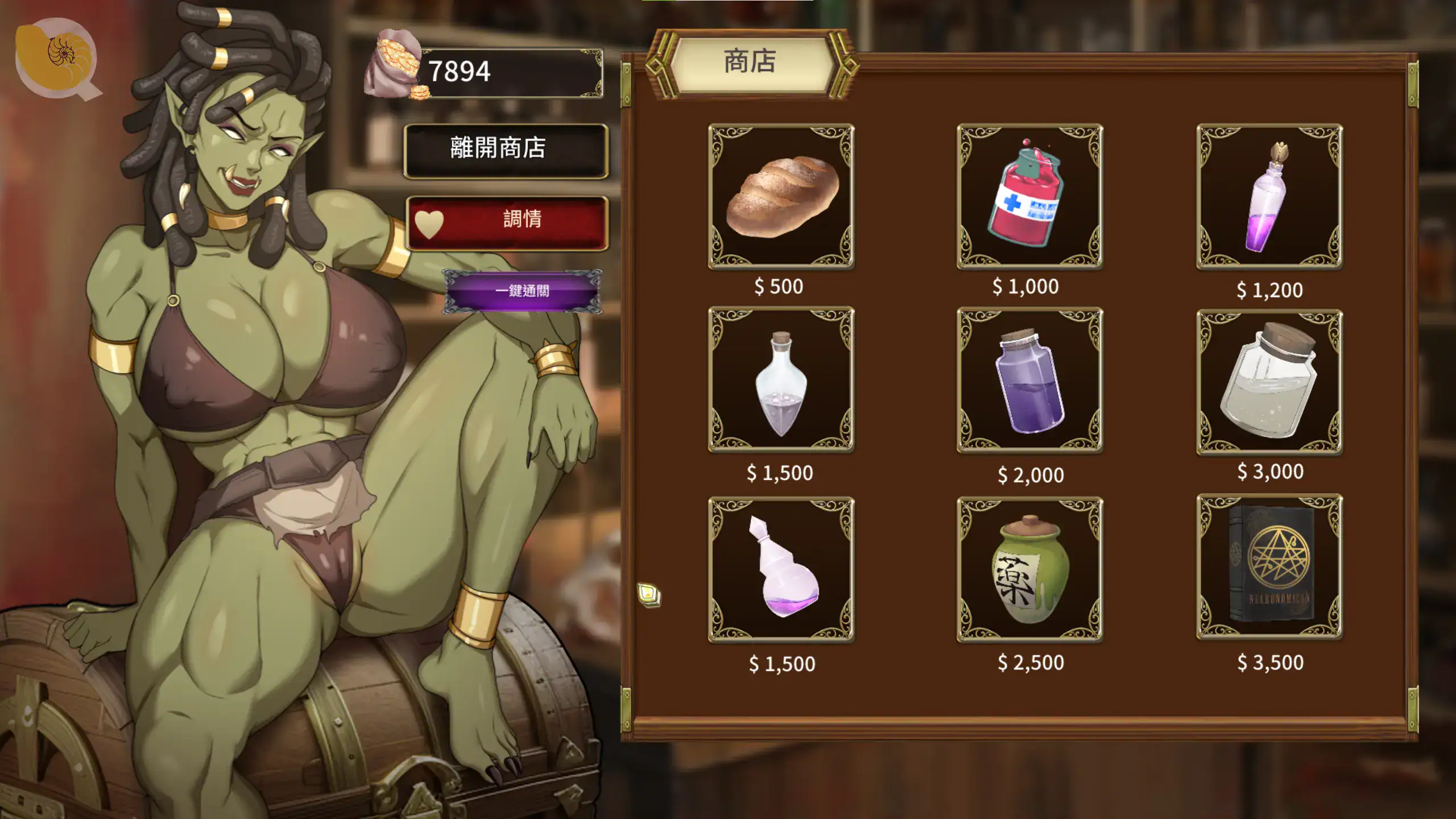Select the black Necronomicon book
The width and height of the screenshot is (1456, 819).
pyautogui.click(x=1269, y=566)
